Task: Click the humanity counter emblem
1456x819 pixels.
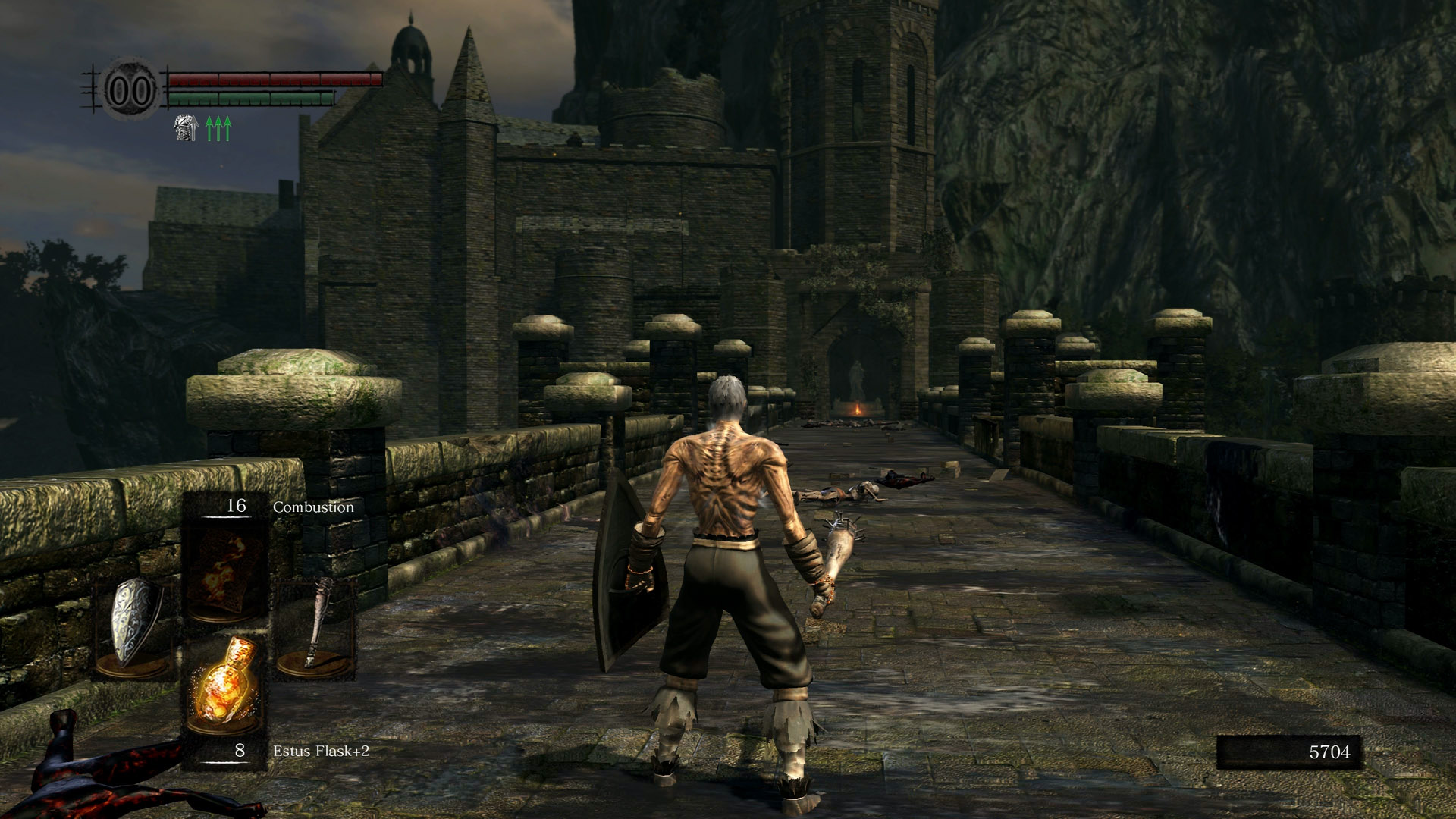Action: click(x=130, y=90)
